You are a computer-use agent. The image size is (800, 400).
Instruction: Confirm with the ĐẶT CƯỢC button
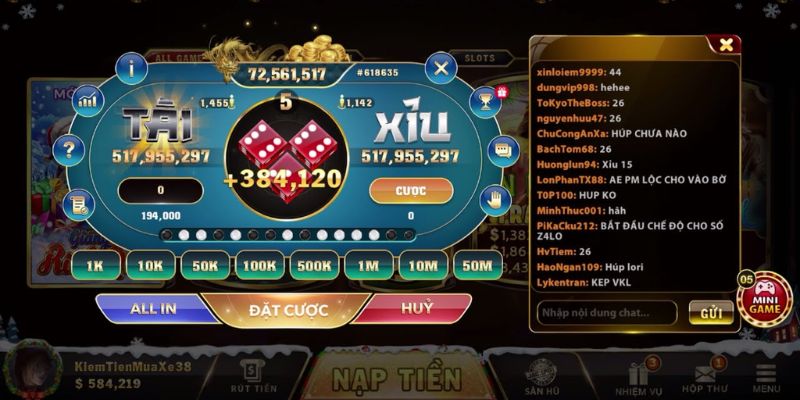point(289,310)
